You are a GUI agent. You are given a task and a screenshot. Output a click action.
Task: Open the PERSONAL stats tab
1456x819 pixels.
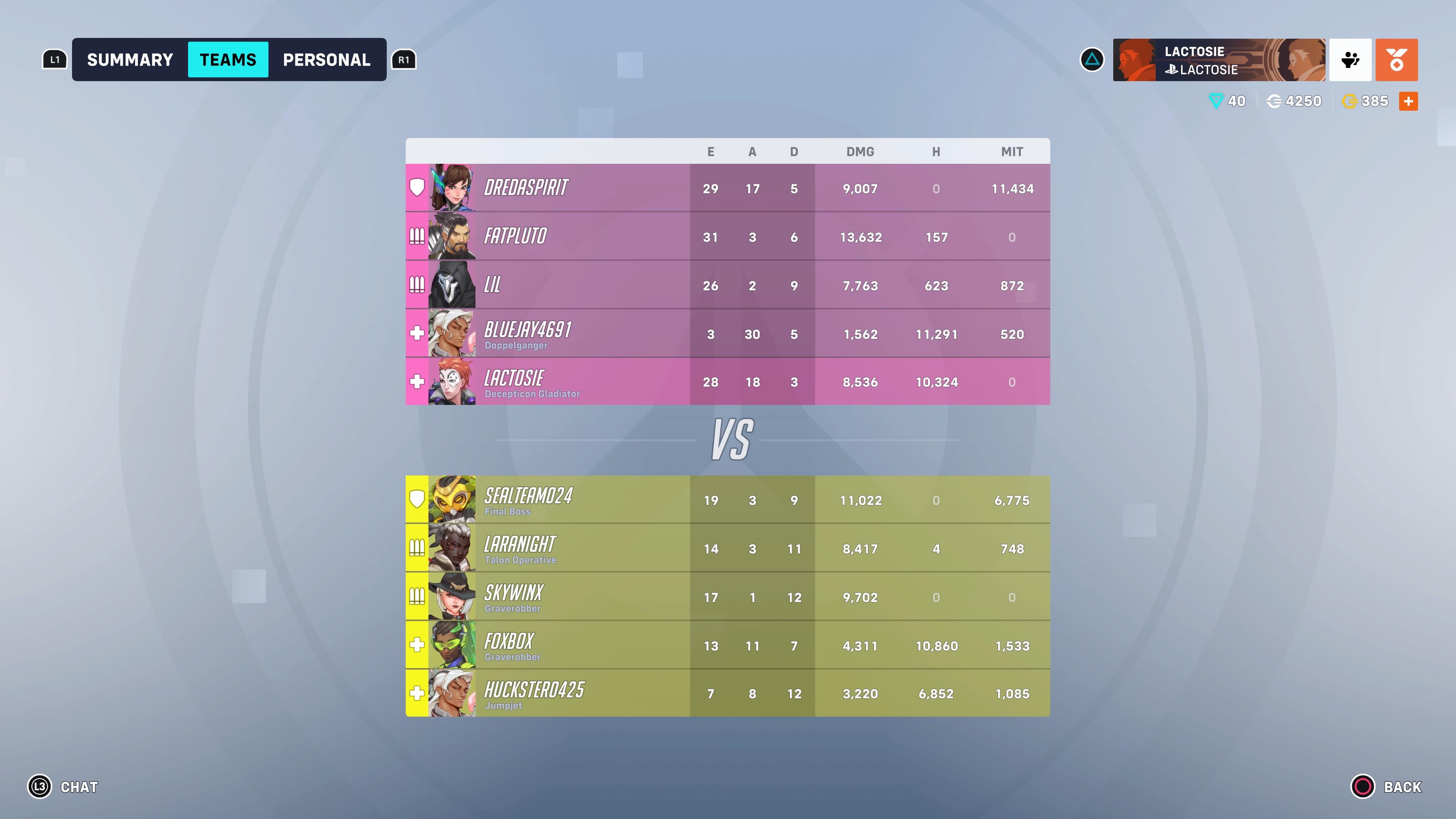[x=327, y=60]
